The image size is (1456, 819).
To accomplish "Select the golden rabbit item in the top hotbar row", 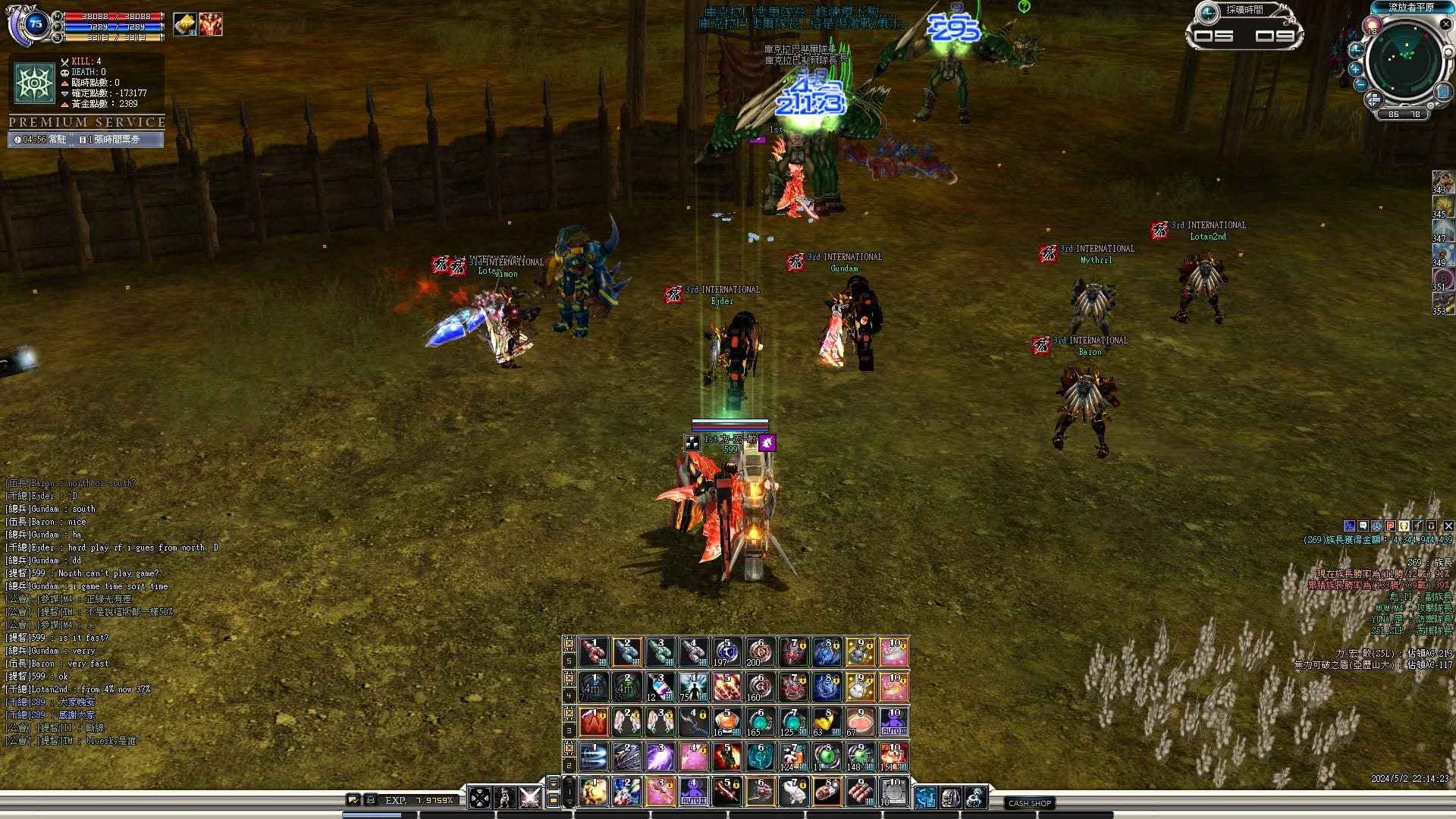I will point(860,652).
